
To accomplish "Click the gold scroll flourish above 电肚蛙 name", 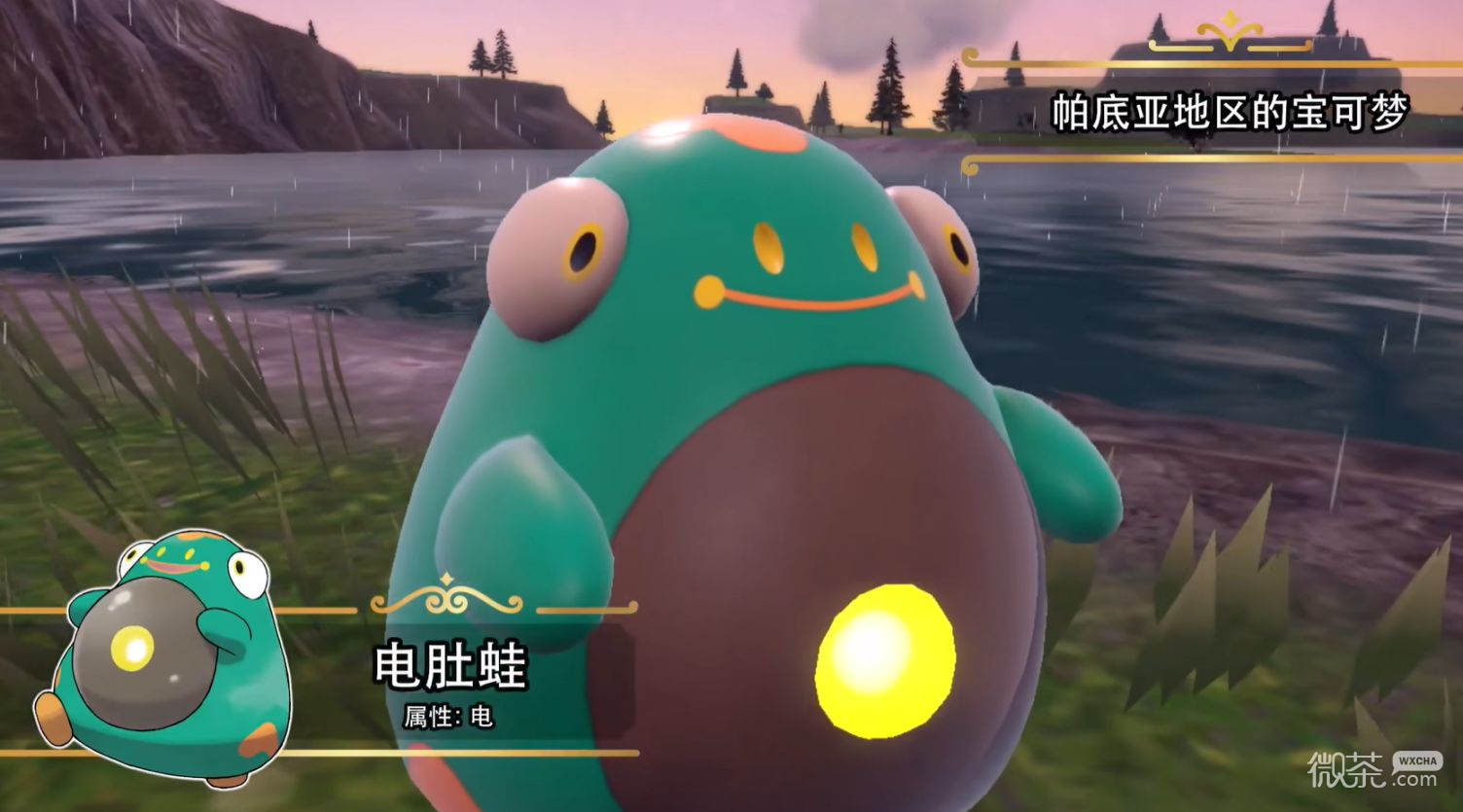I will (444, 601).
